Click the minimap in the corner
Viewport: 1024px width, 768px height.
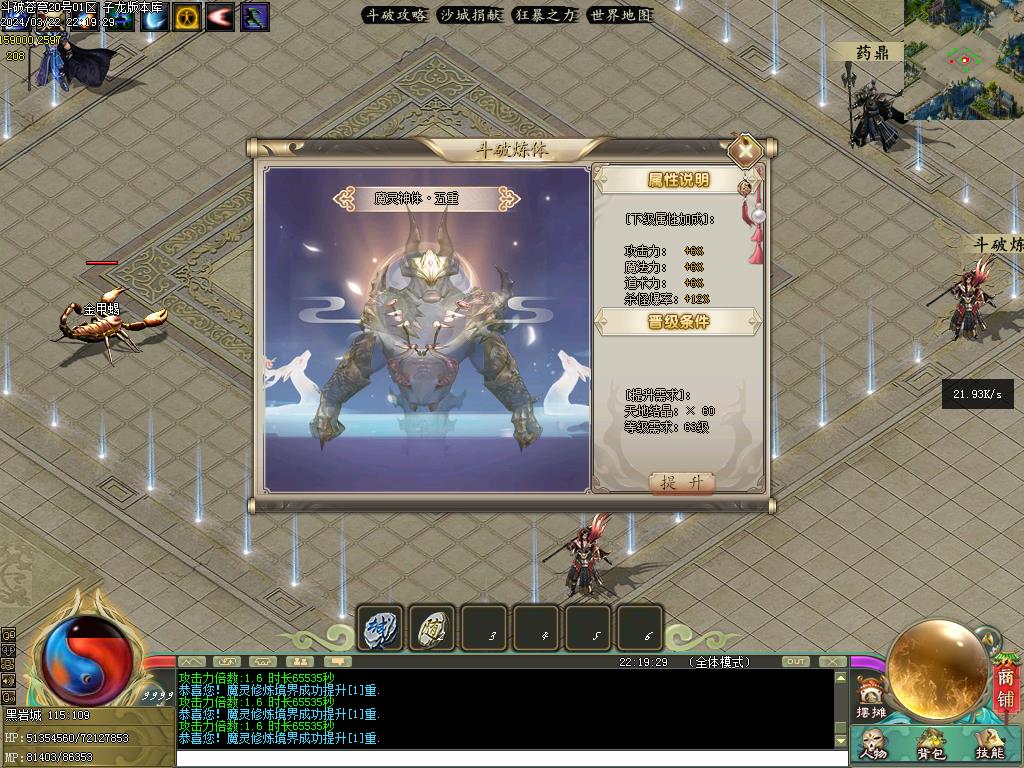point(964,59)
